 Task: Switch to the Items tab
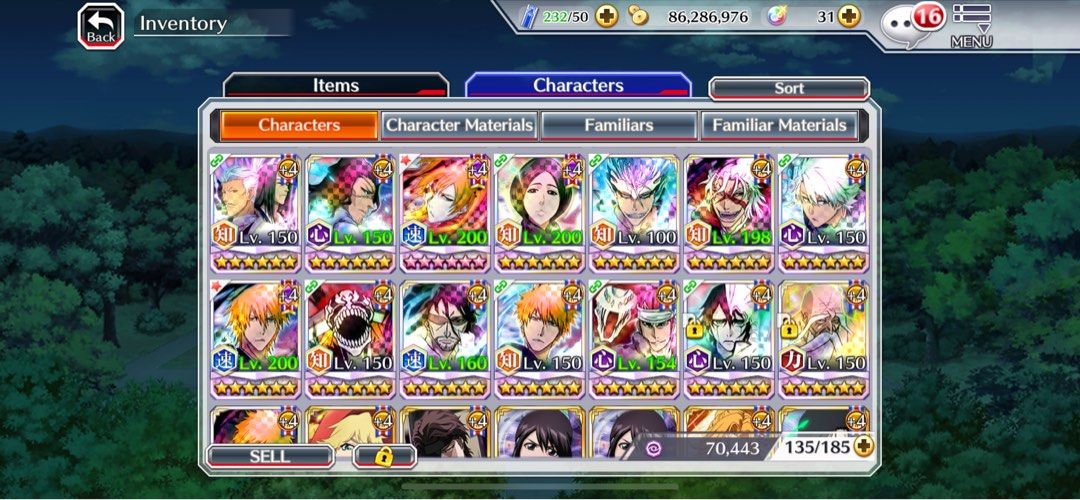(x=335, y=86)
